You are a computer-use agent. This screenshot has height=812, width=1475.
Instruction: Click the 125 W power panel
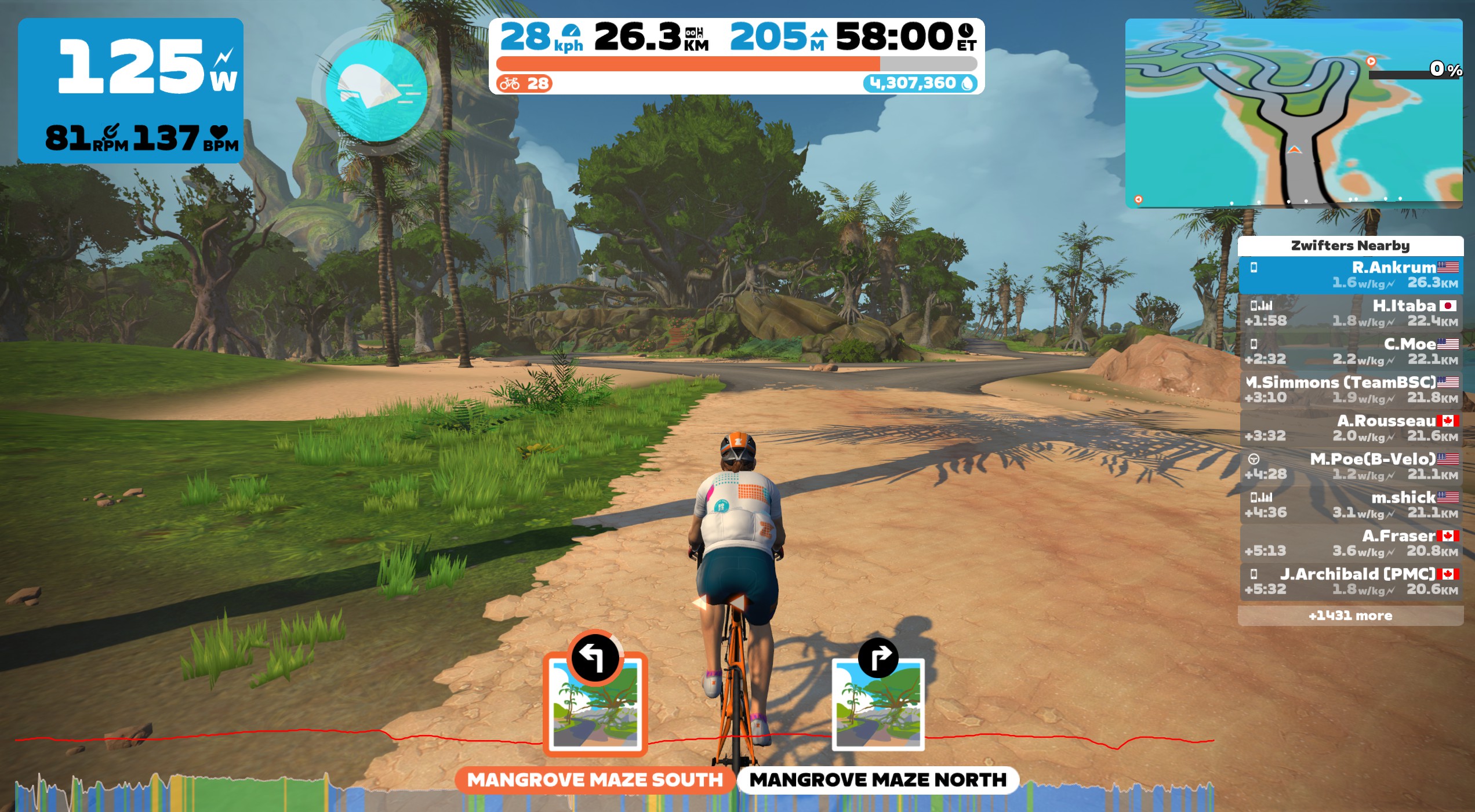click(x=130, y=90)
